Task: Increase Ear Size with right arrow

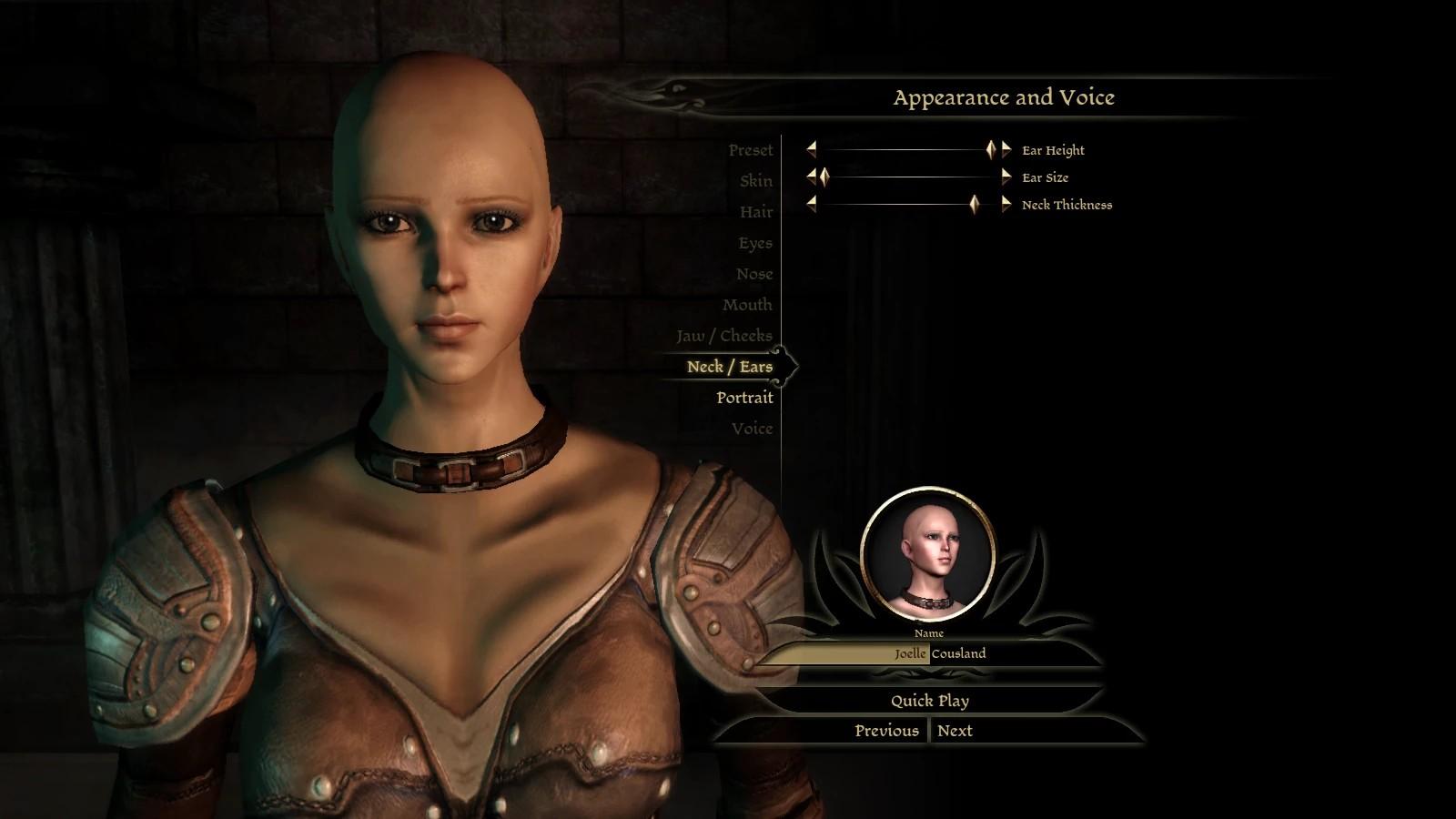Action: tap(1006, 177)
